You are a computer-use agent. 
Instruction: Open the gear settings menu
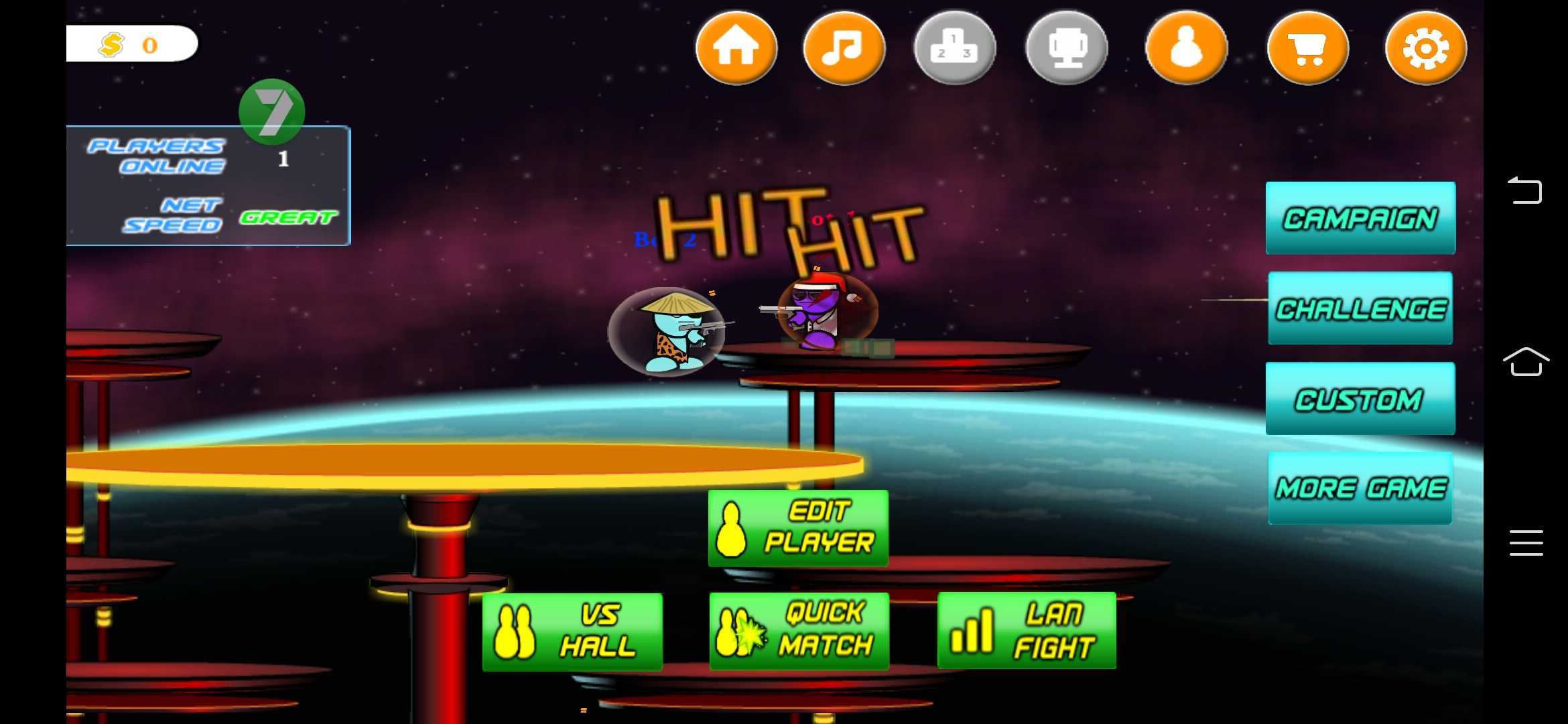click(1426, 48)
